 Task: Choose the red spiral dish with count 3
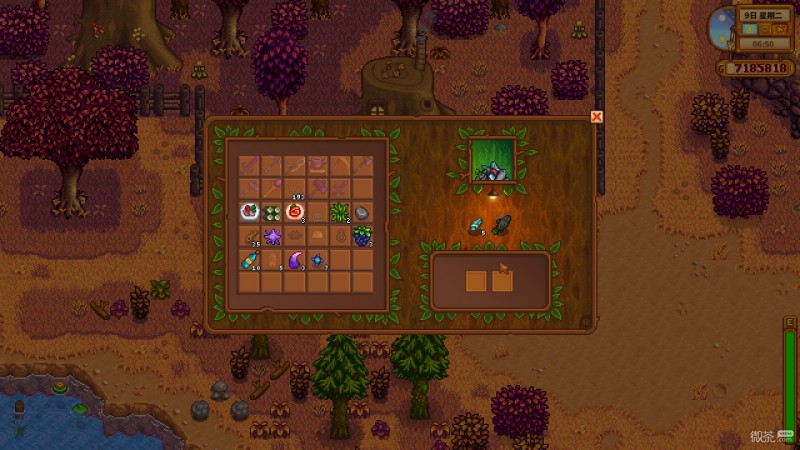point(295,212)
